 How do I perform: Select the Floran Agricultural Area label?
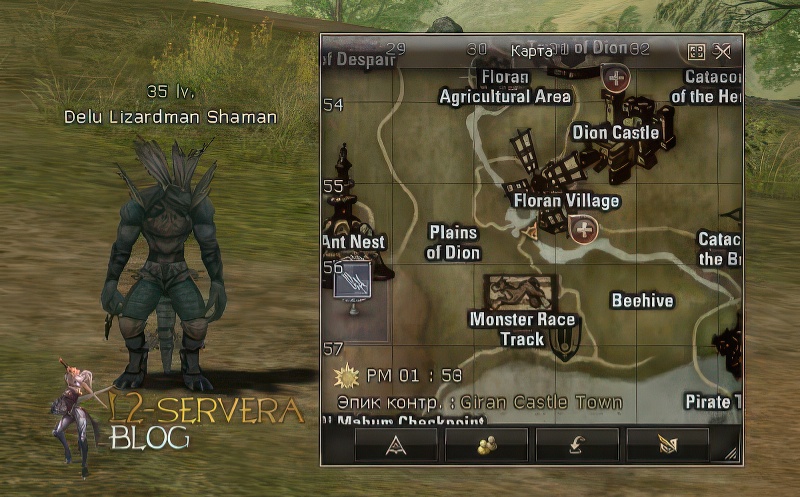(505, 87)
